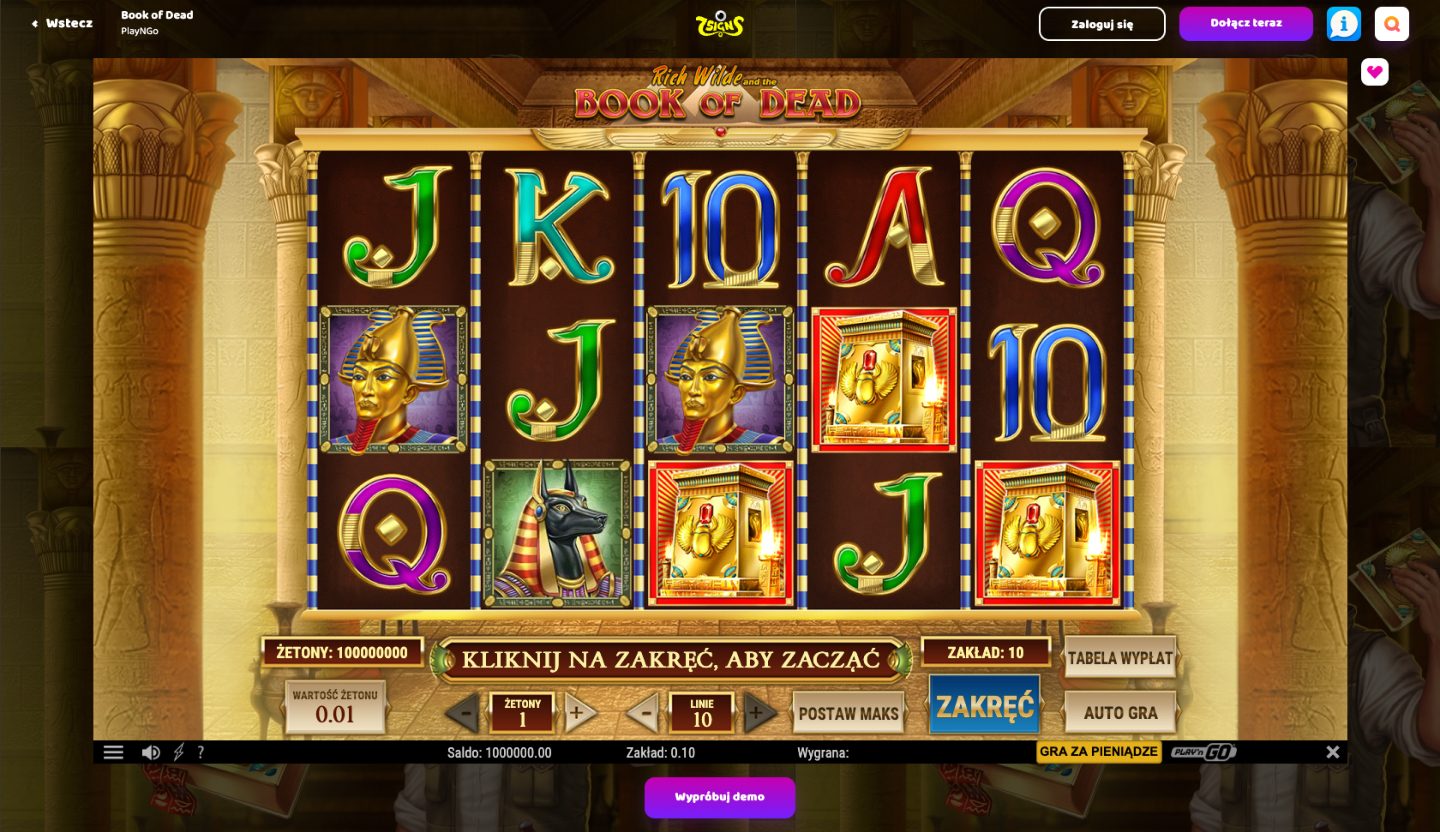The height and width of the screenshot is (832, 1440).
Task: Activate Auto Gra mode
Action: (x=1120, y=712)
